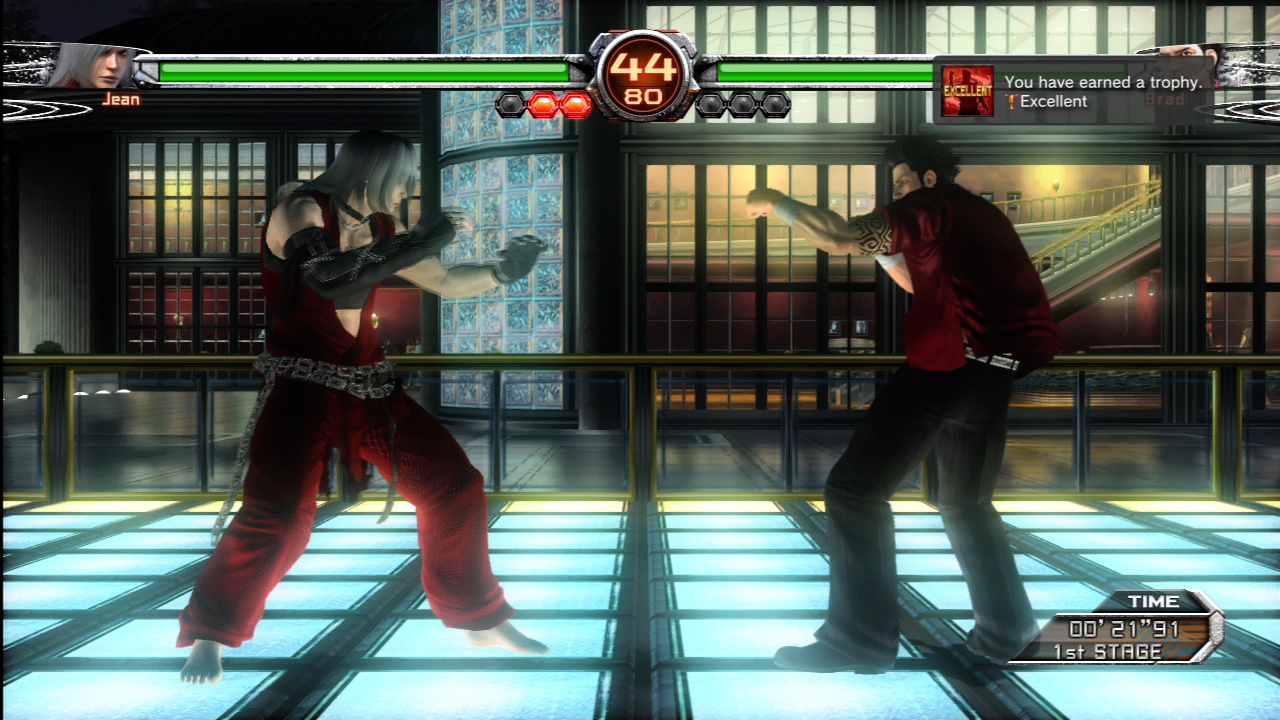1280x720 pixels.
Task: Select the Brad name label
Action: pyautogui.click(x=1165, y=96)
